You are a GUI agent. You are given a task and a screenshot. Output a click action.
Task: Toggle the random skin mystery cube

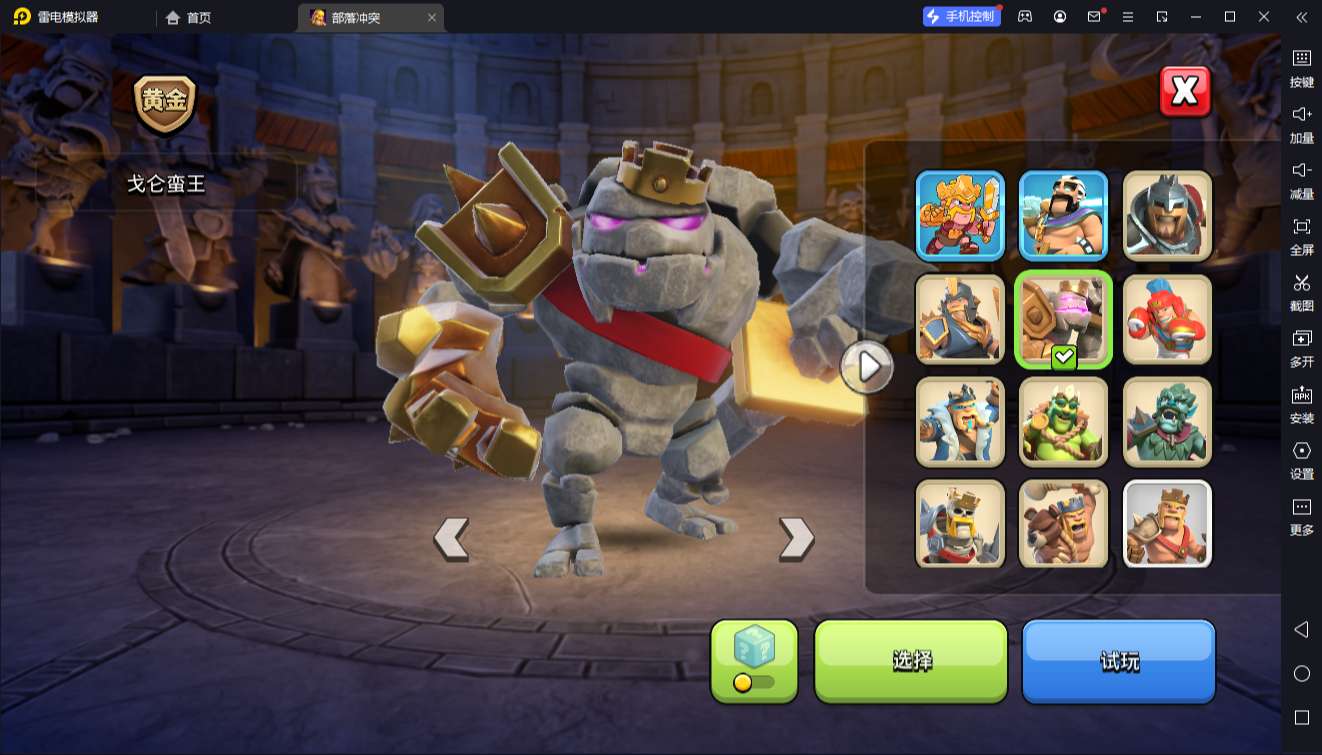pos(754,660)
